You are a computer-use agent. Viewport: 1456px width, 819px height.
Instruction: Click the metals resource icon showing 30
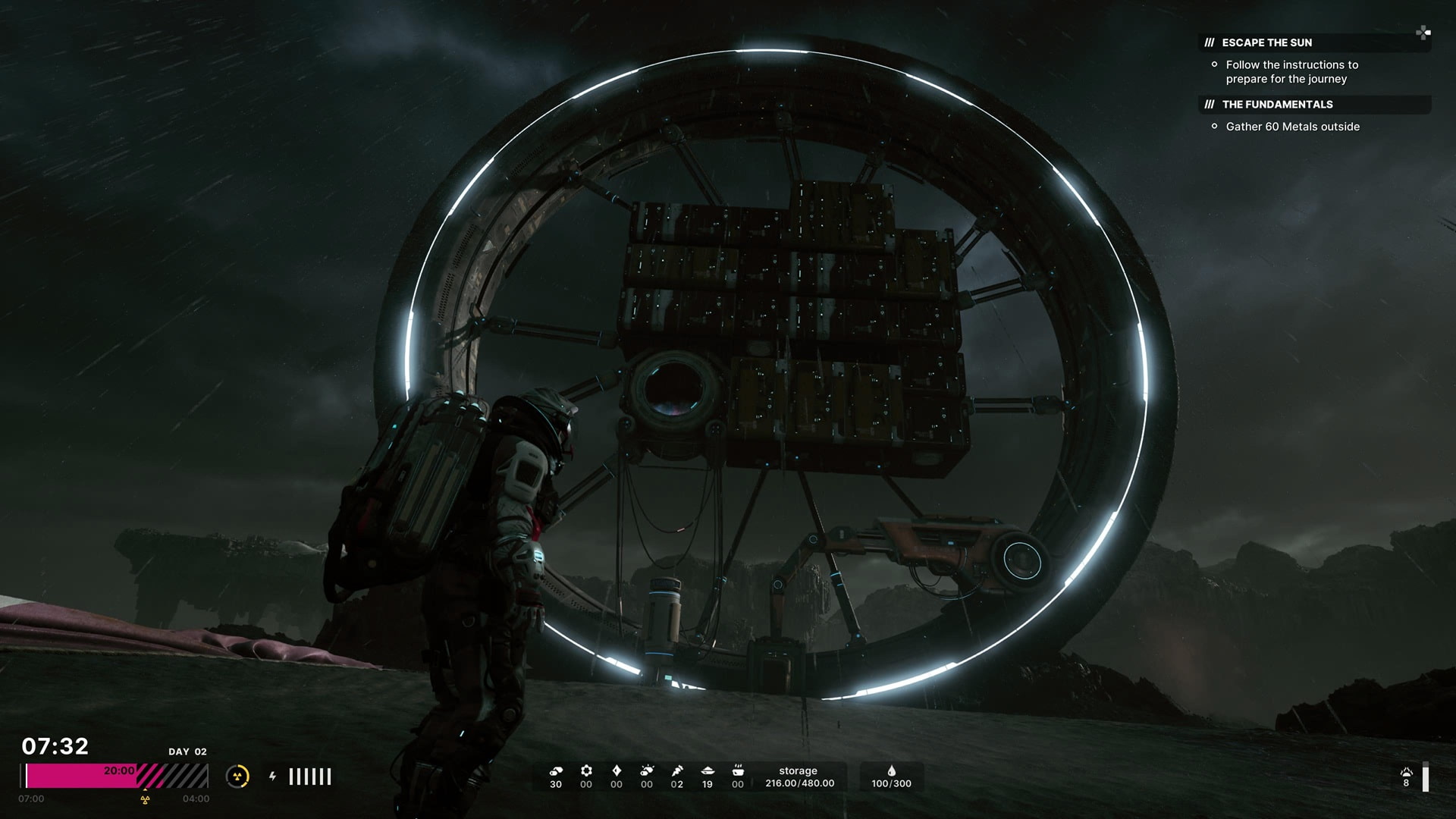click(556, 771)
